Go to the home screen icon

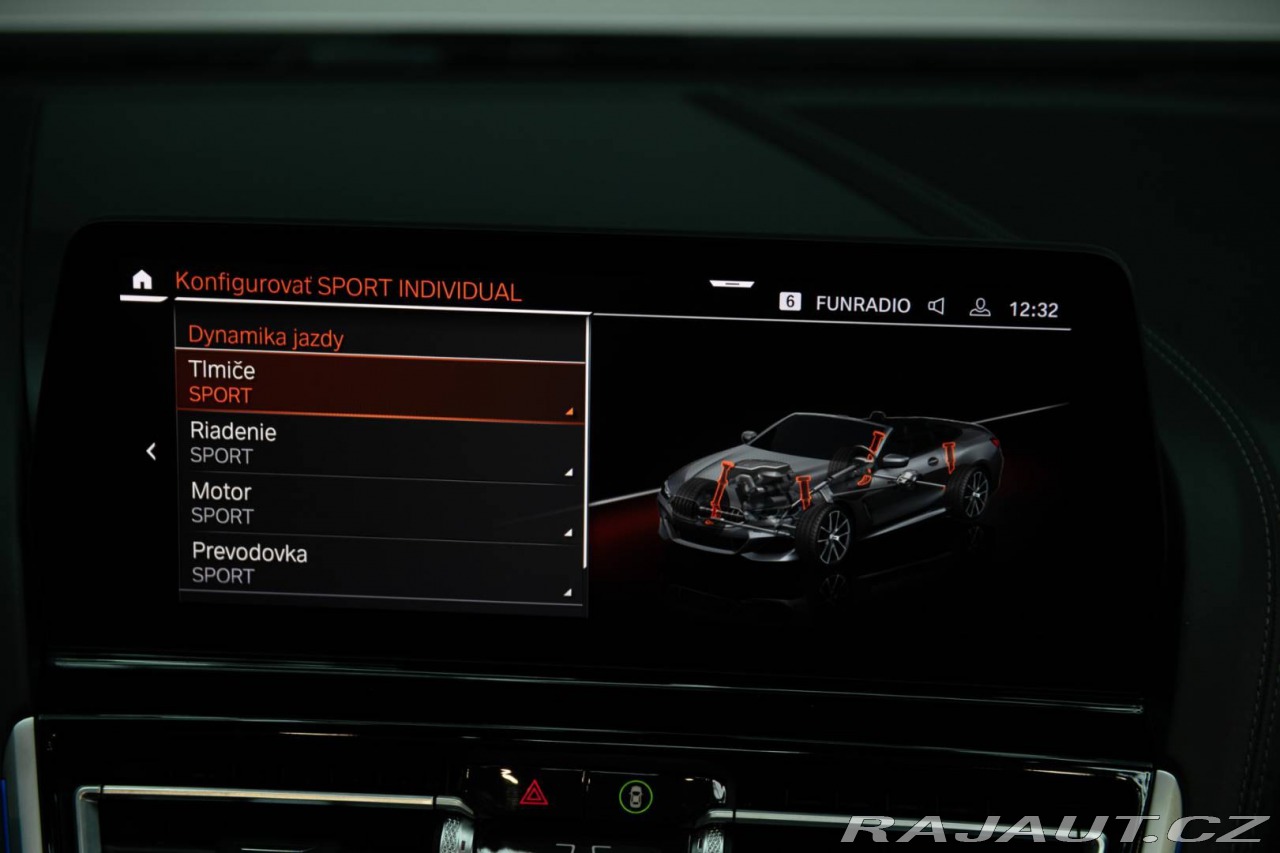(x=143, y=281)
